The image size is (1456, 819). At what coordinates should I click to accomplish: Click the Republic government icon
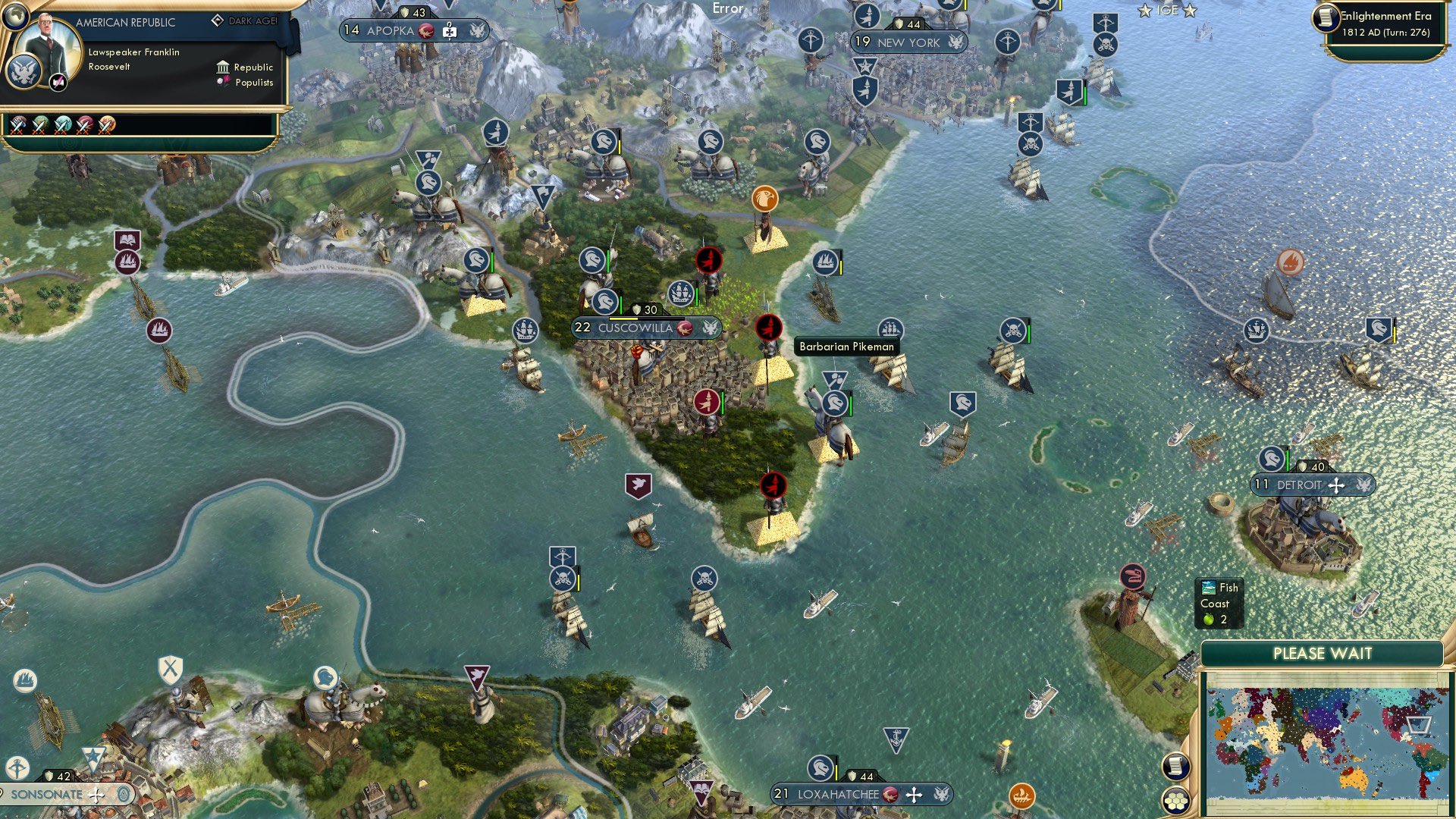(223, 67)
